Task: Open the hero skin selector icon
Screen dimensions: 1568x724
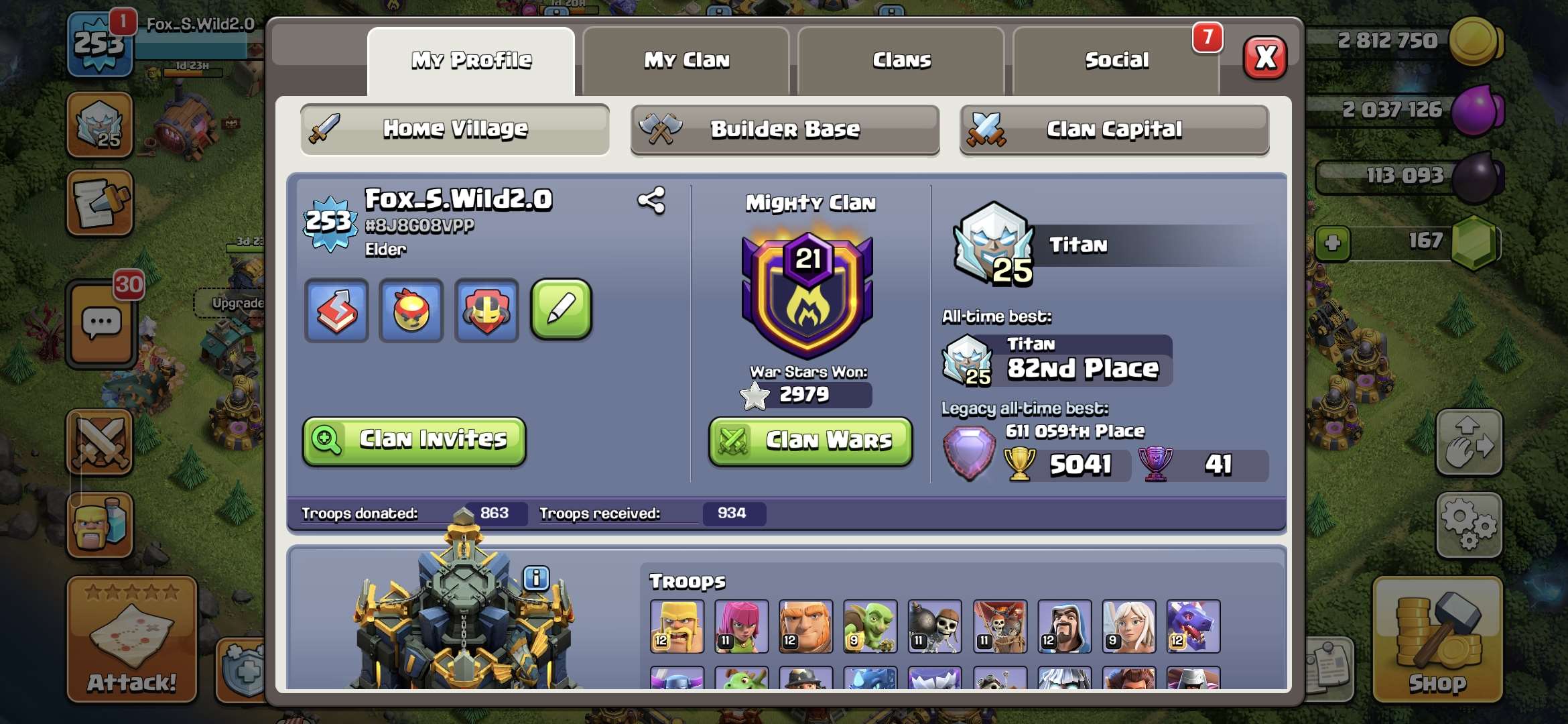Action: pyautogui.click(x=486, y=310)
